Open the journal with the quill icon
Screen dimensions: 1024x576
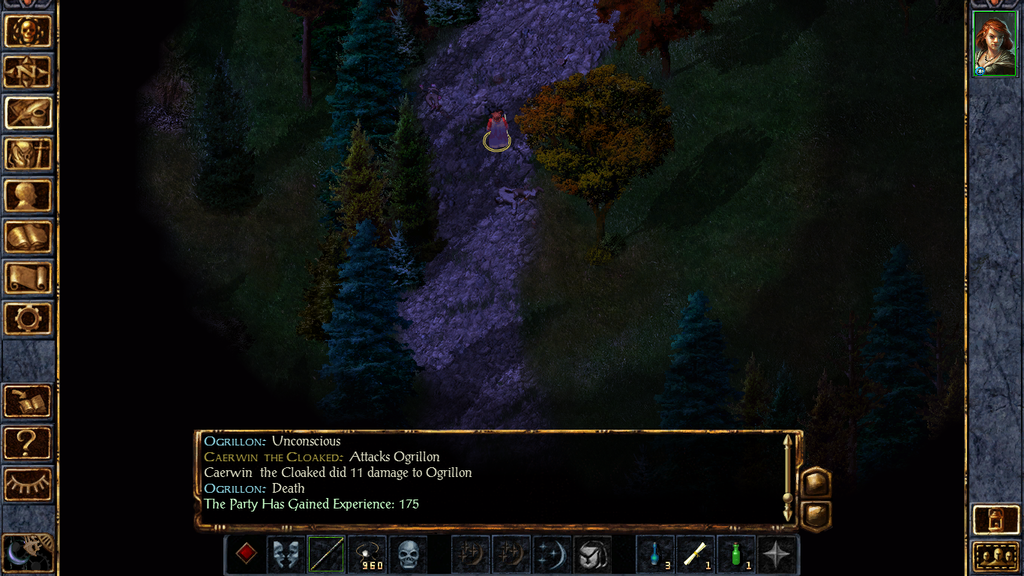coord(28,113)
